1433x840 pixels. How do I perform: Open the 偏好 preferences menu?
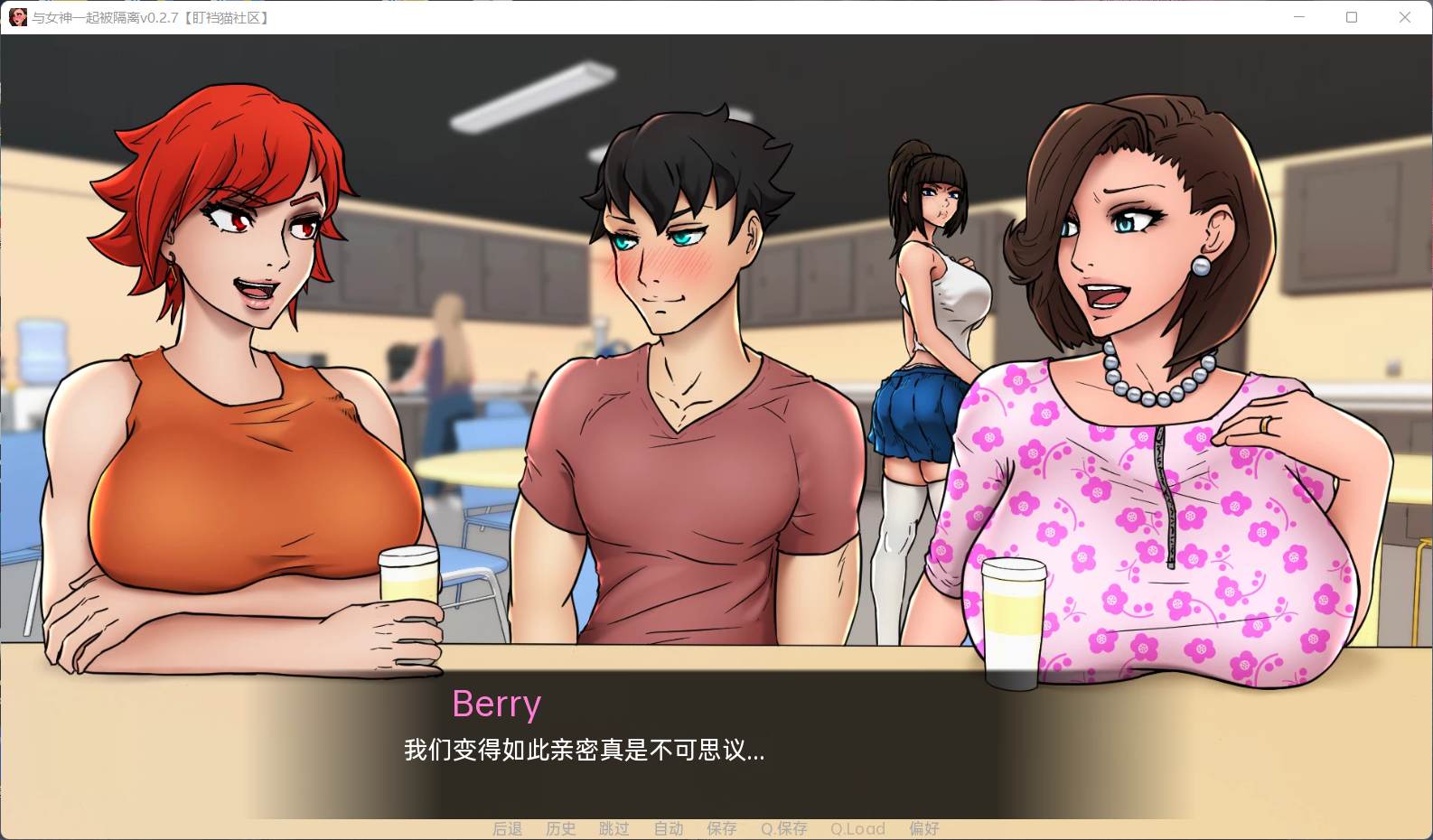tap(924, 828)
